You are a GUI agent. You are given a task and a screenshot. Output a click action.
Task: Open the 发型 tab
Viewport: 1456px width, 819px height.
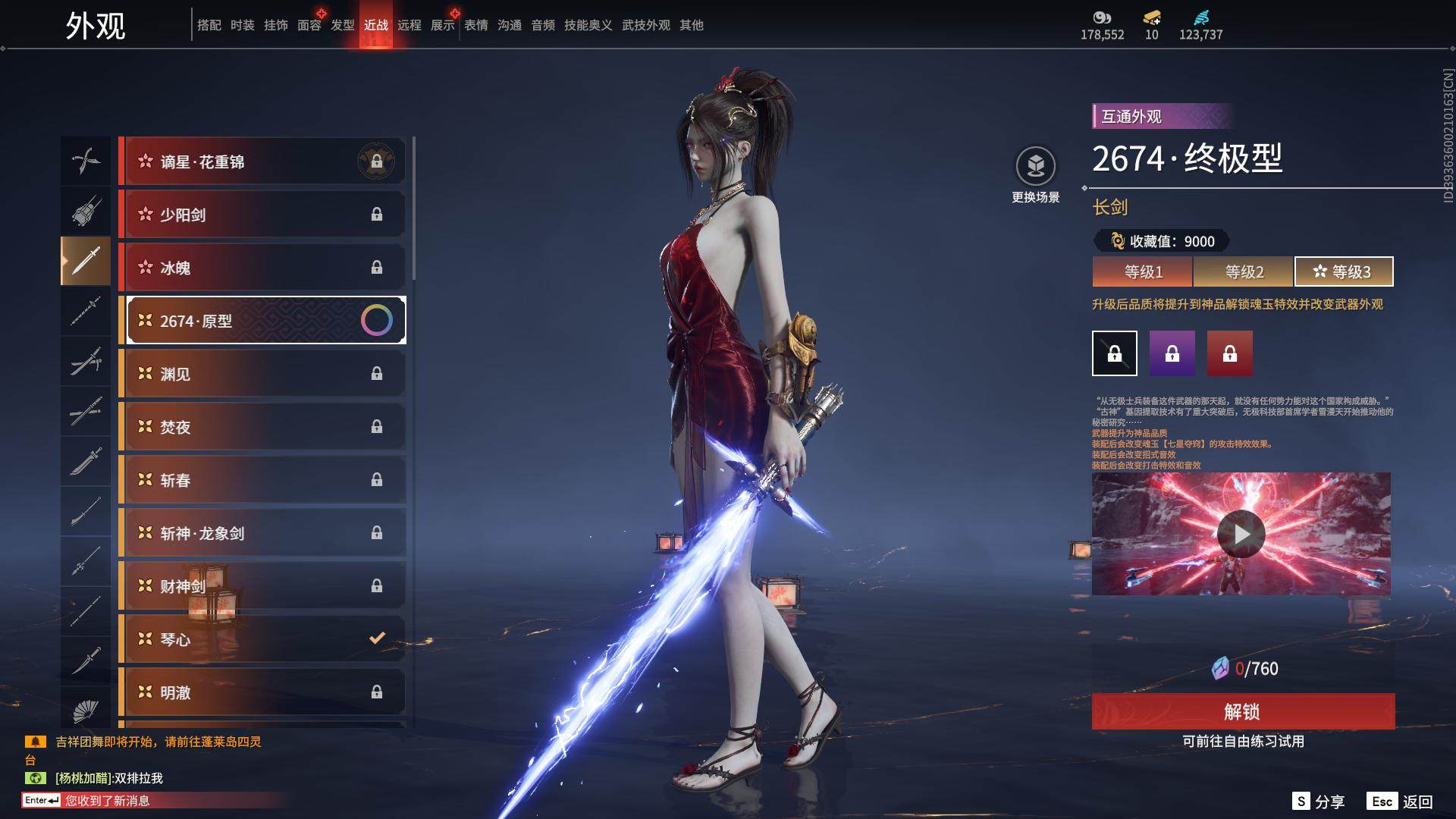tap(343, 25)
